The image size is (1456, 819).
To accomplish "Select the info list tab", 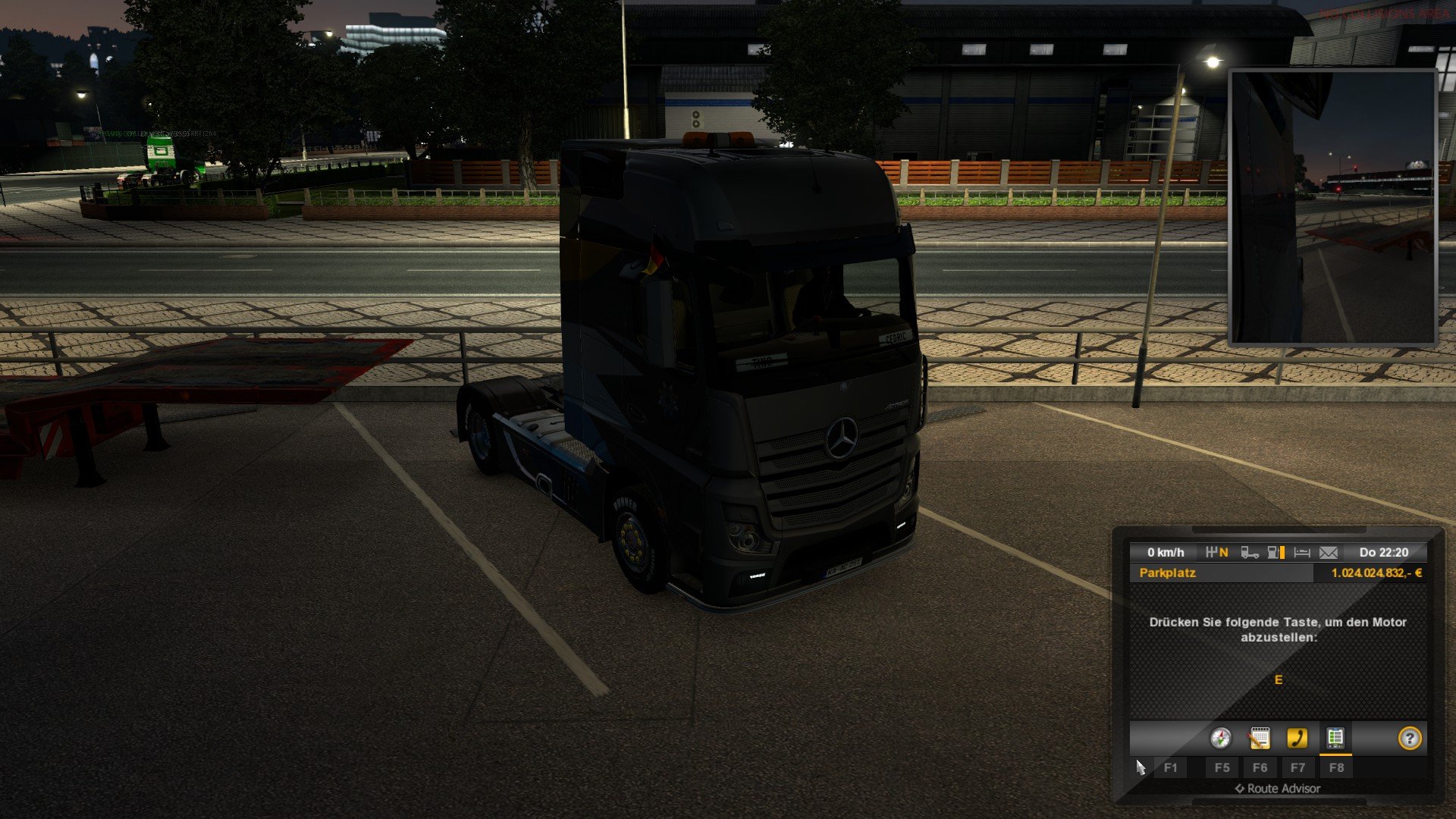I will tap(1335, 738).
